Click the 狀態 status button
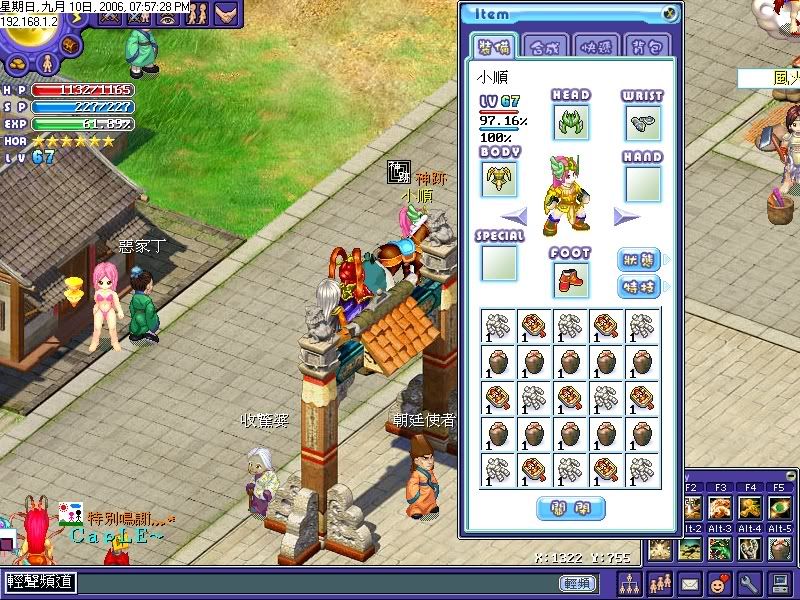Image resolution: width=800 pixels, height=600 pixels. pyautogui.click(x=640, y=260)
